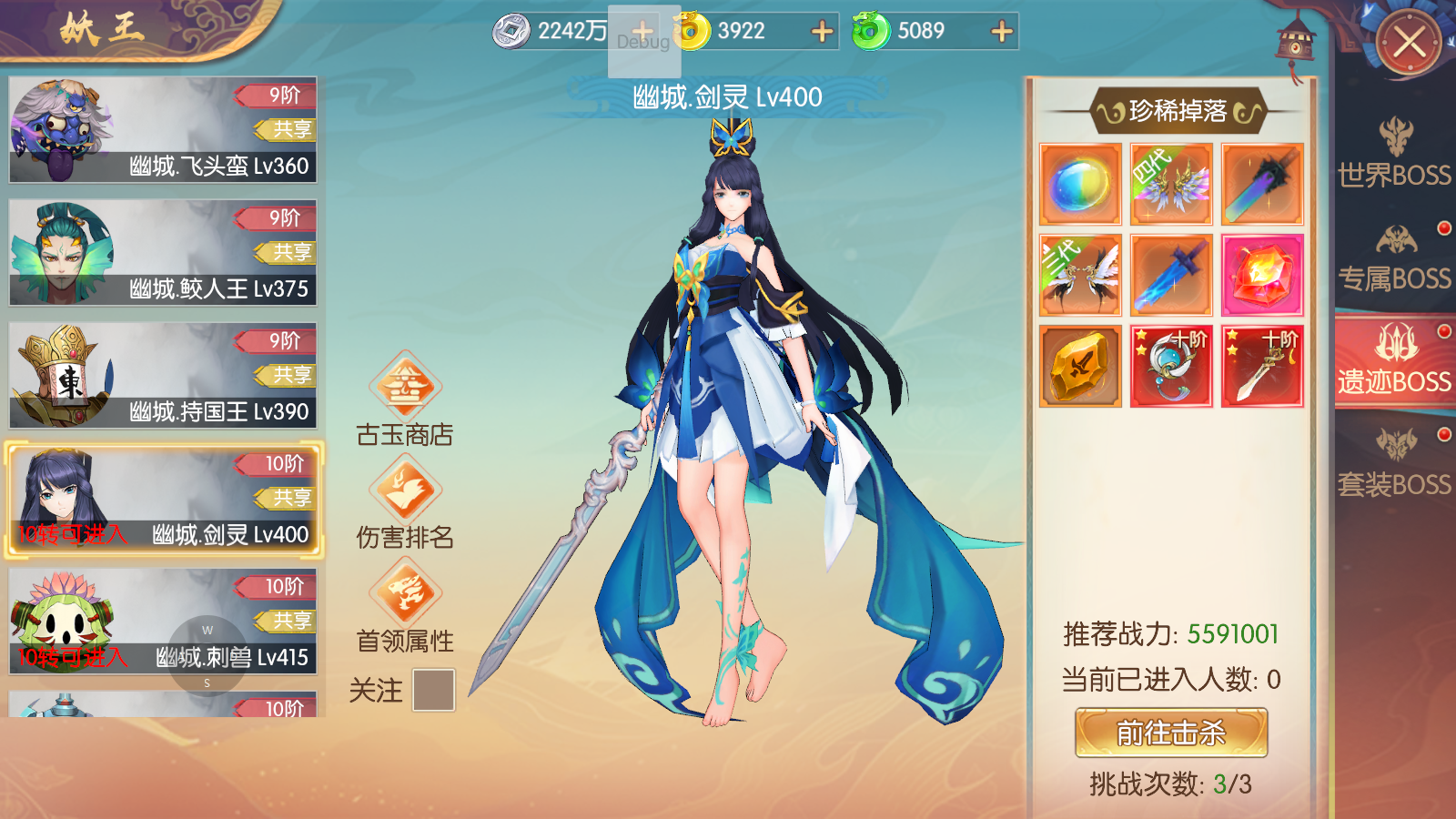Add more silver coins with the plus button
1456x819 pixels.
point(642,31)
